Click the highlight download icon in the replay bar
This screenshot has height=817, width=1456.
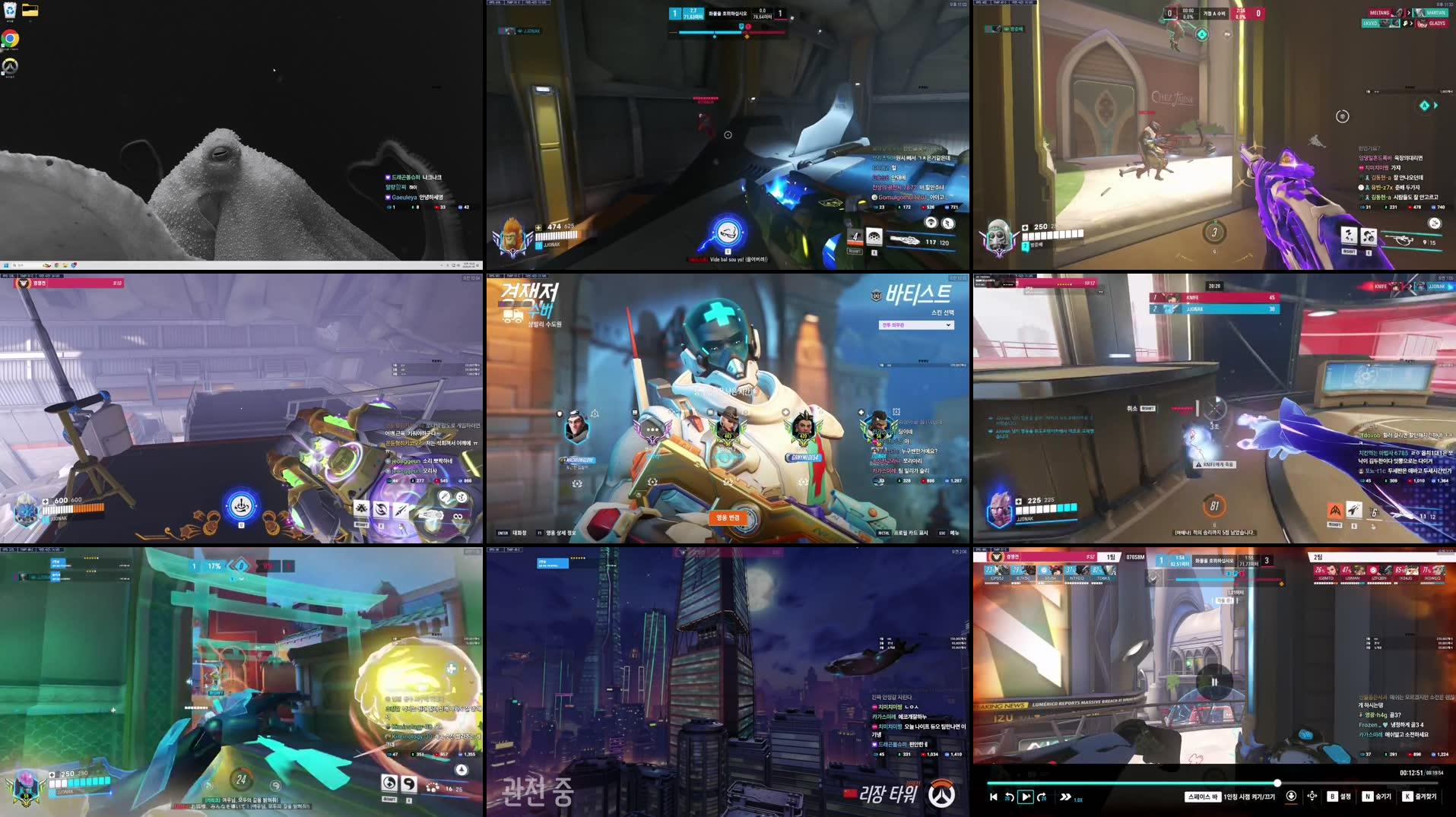click(x=1293, y=797)
